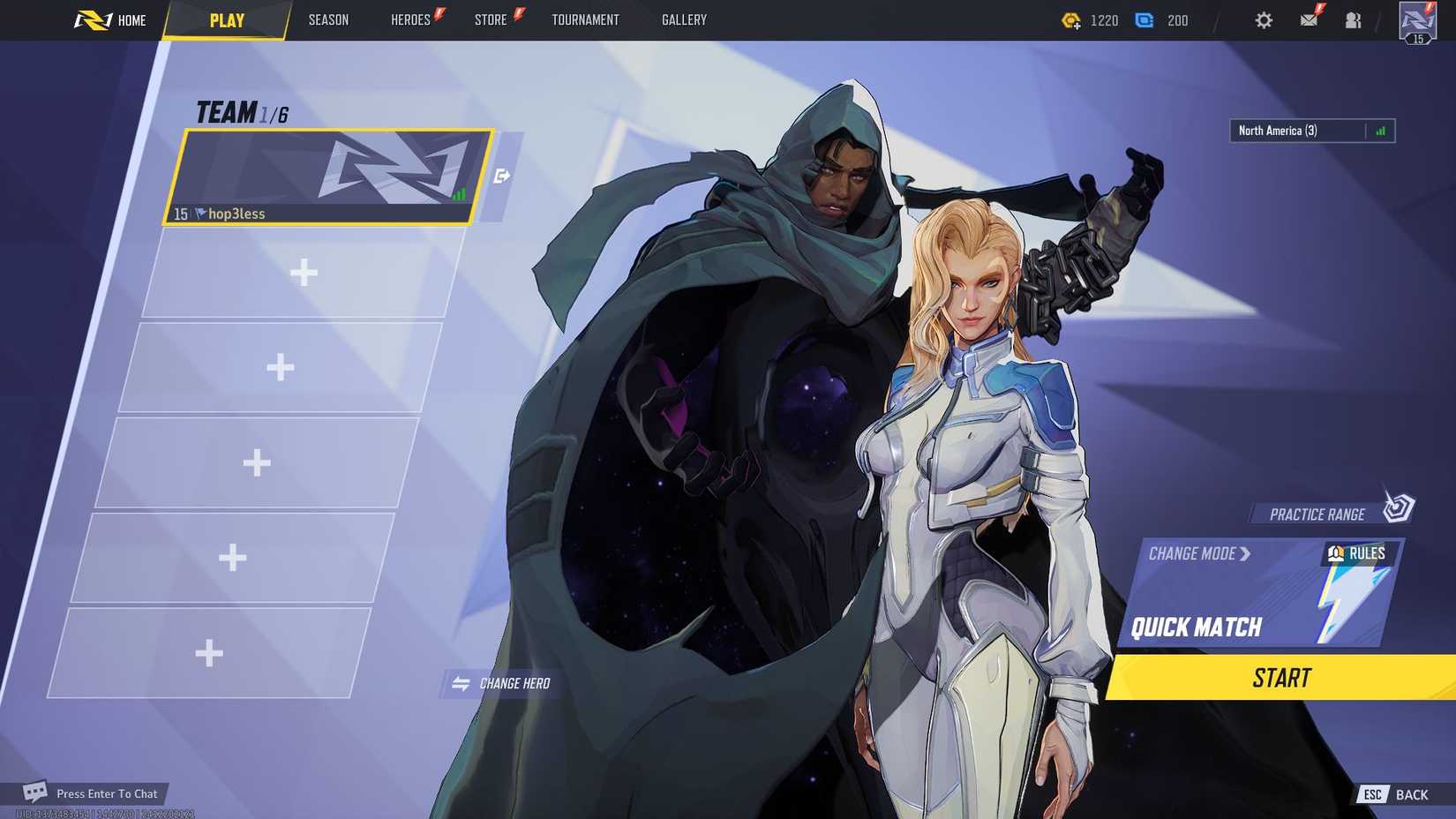Viewport: 1456px width, 819px height.
Task: Go to the GALLERY section
Action: [x=684, y=19]
